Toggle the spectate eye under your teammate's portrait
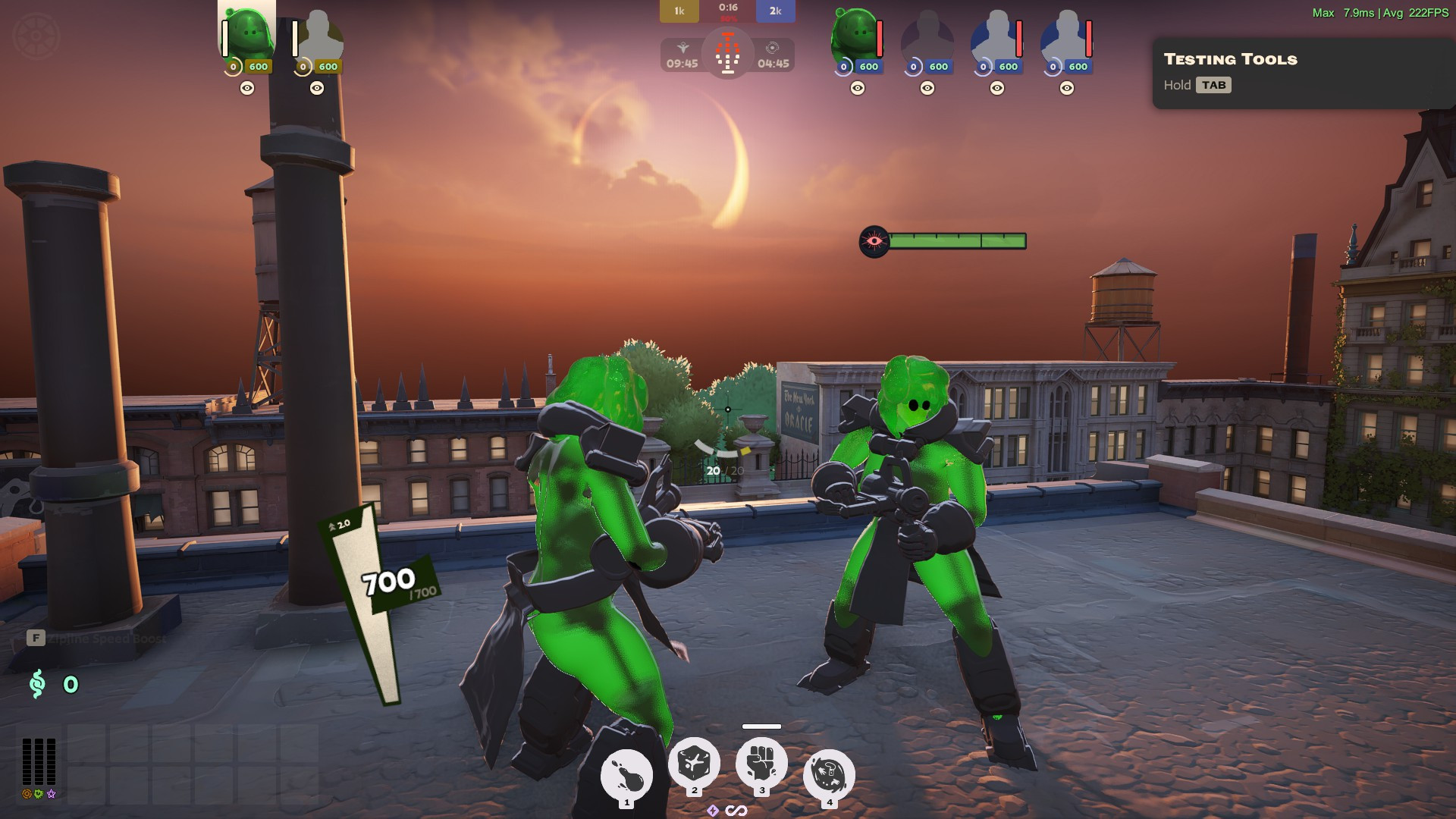The image size is (1456, 819). coord(316,89)
